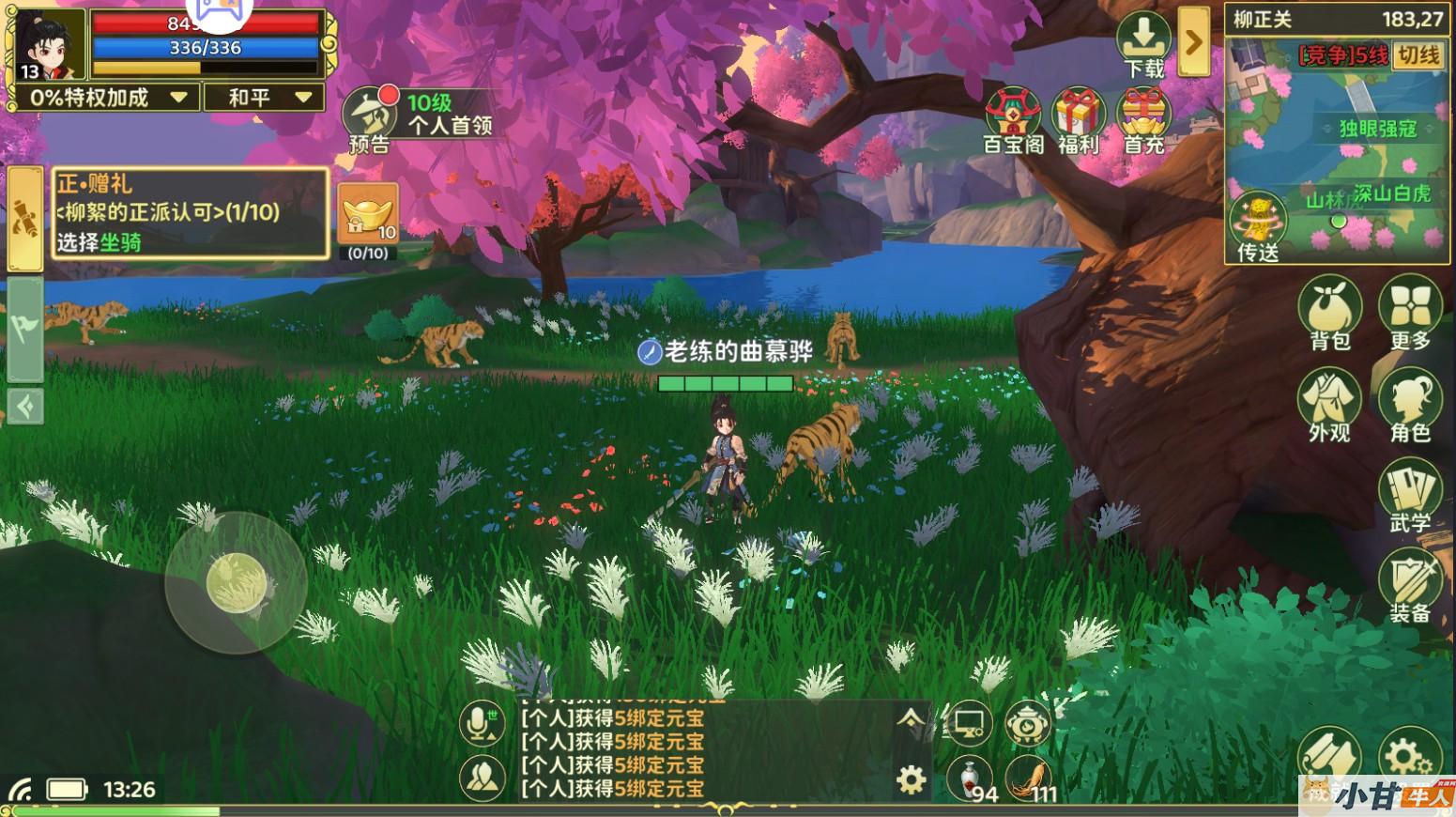
Task: Collapse the top icon bar arrow
Action: coord(1193,42)
